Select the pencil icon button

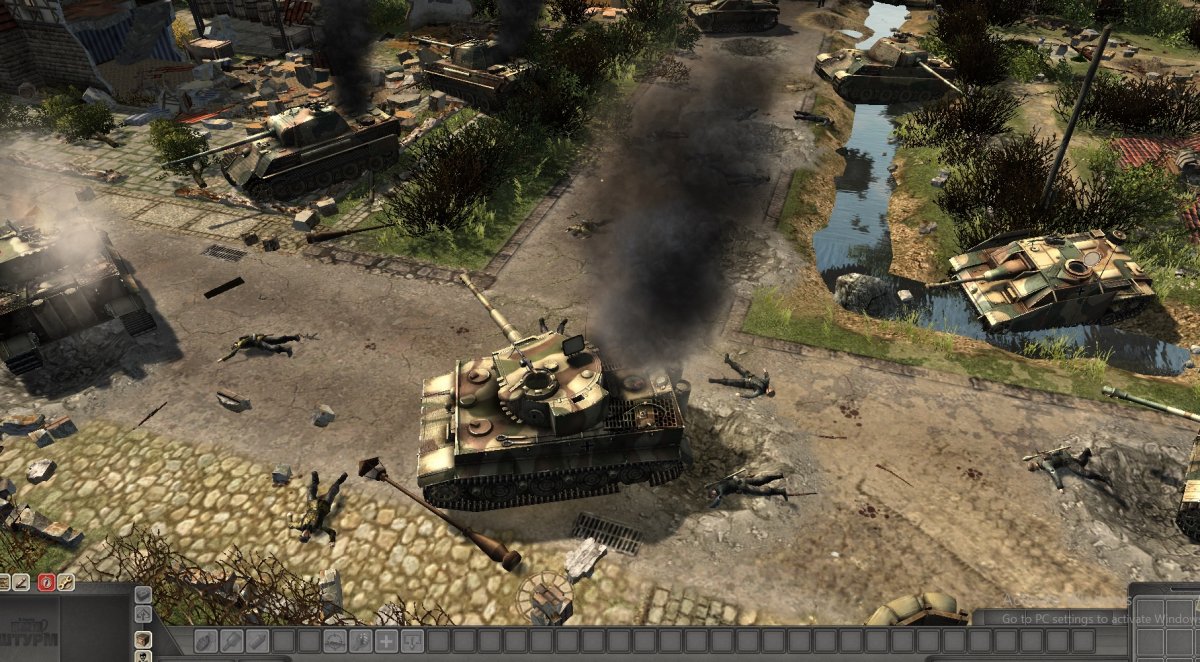click(21, 582)
